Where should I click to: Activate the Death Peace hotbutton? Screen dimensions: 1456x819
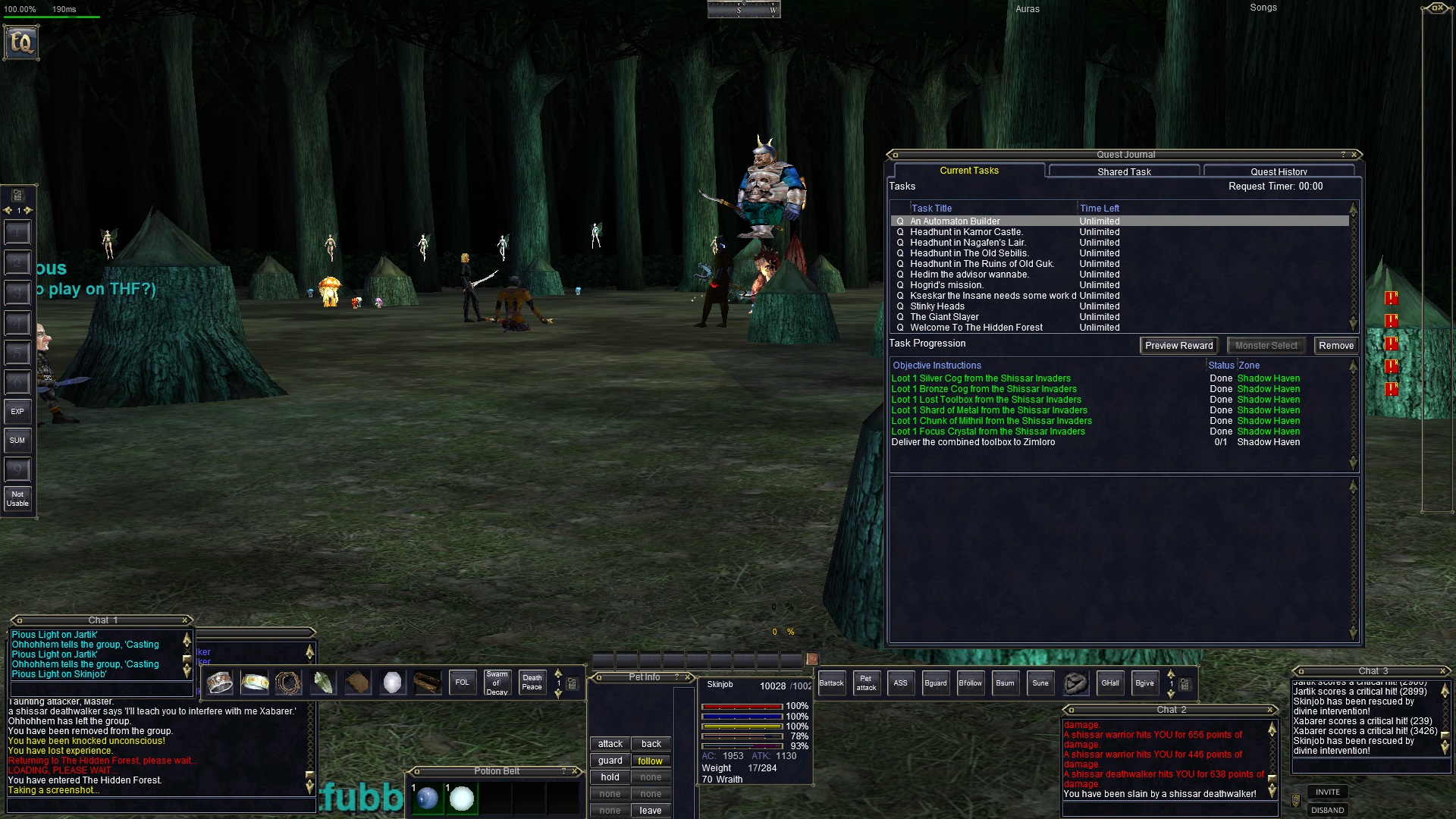pyautogui.click(x=532, y=682)
